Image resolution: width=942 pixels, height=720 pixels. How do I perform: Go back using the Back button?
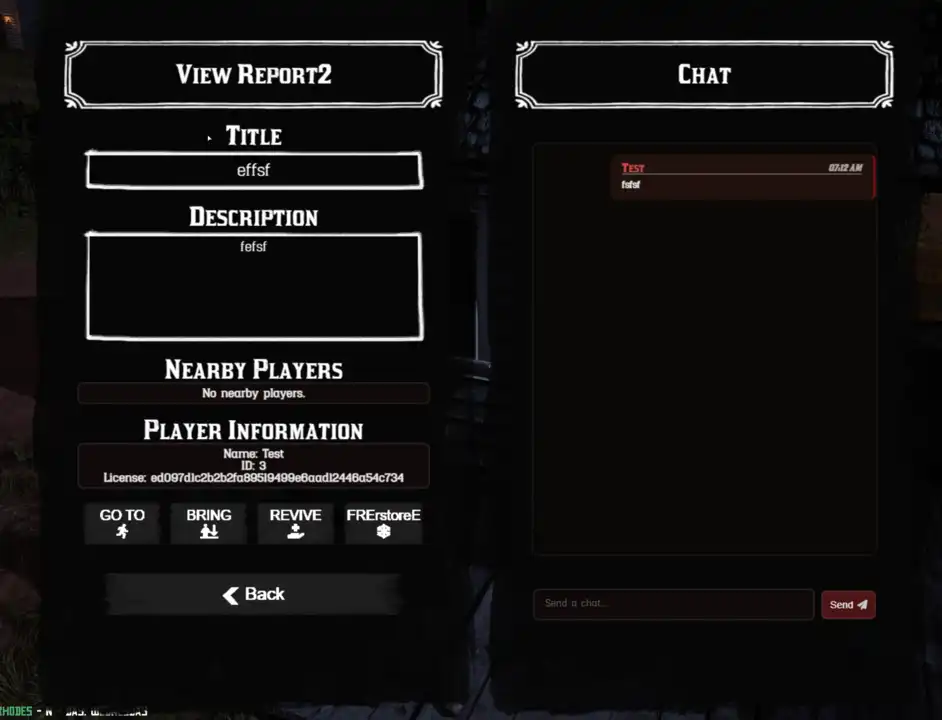tap(254, 594)
